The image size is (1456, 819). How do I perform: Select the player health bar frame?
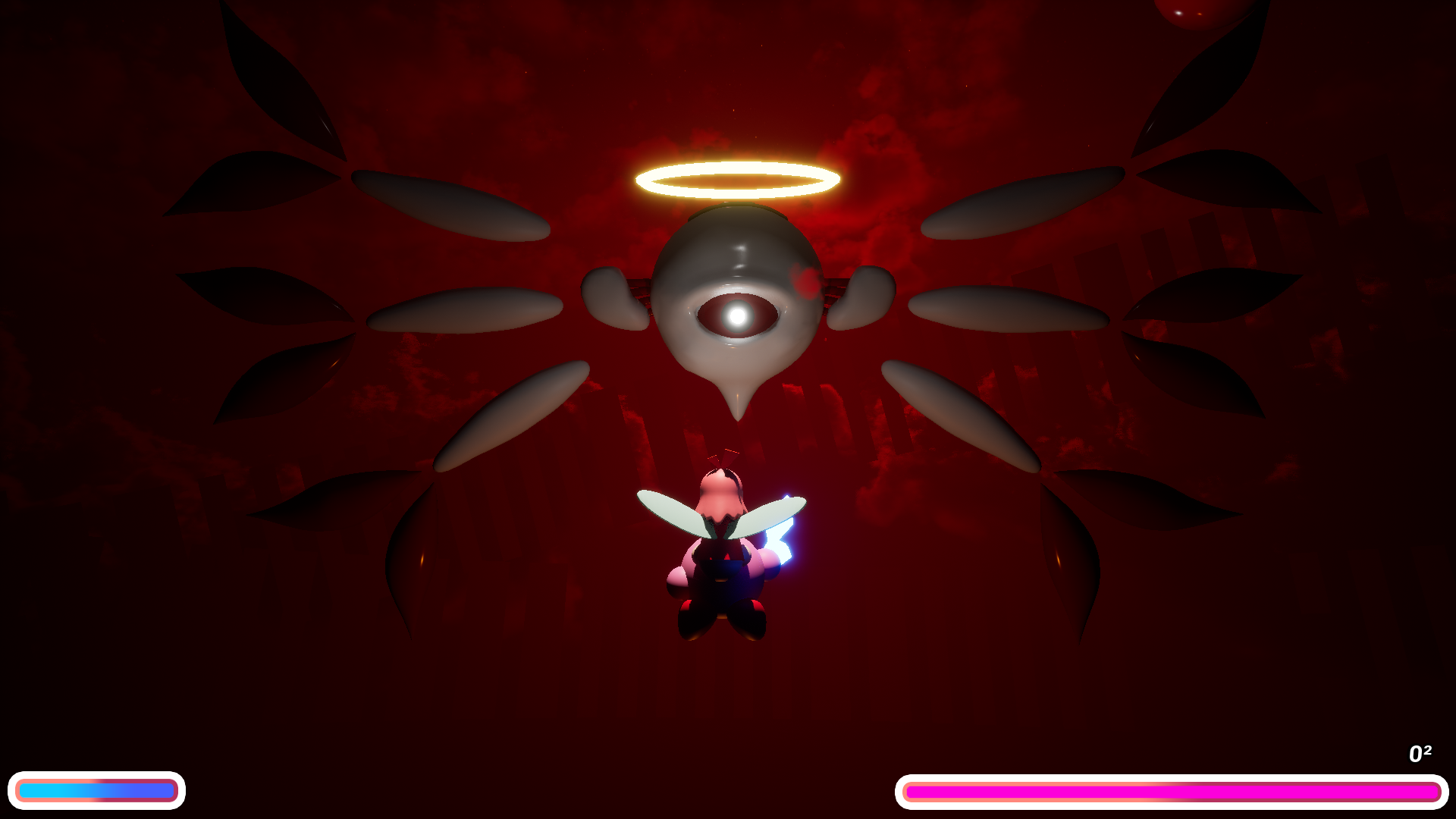pos(99,790)
